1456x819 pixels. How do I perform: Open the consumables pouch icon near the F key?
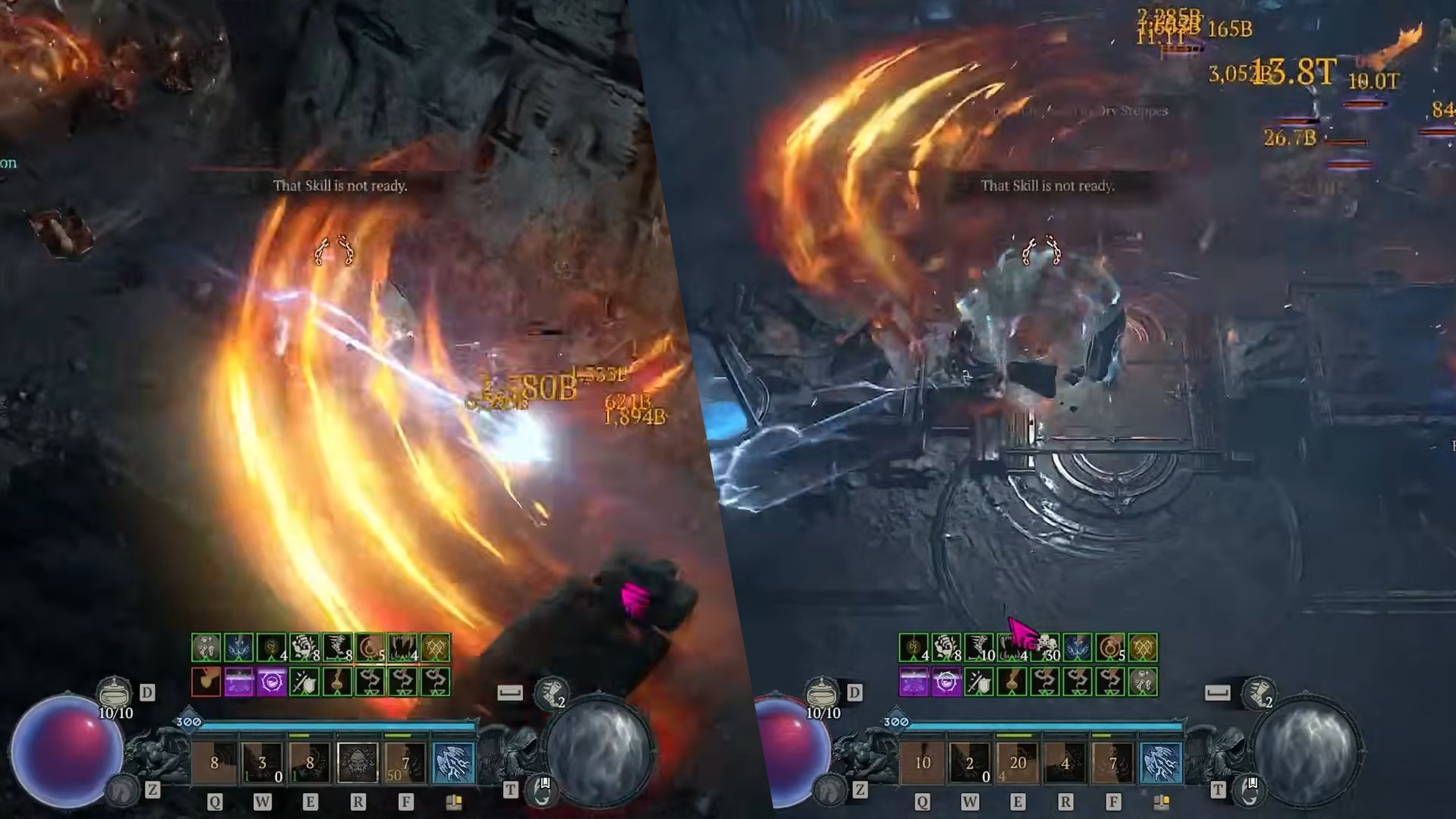[1162, 801]
